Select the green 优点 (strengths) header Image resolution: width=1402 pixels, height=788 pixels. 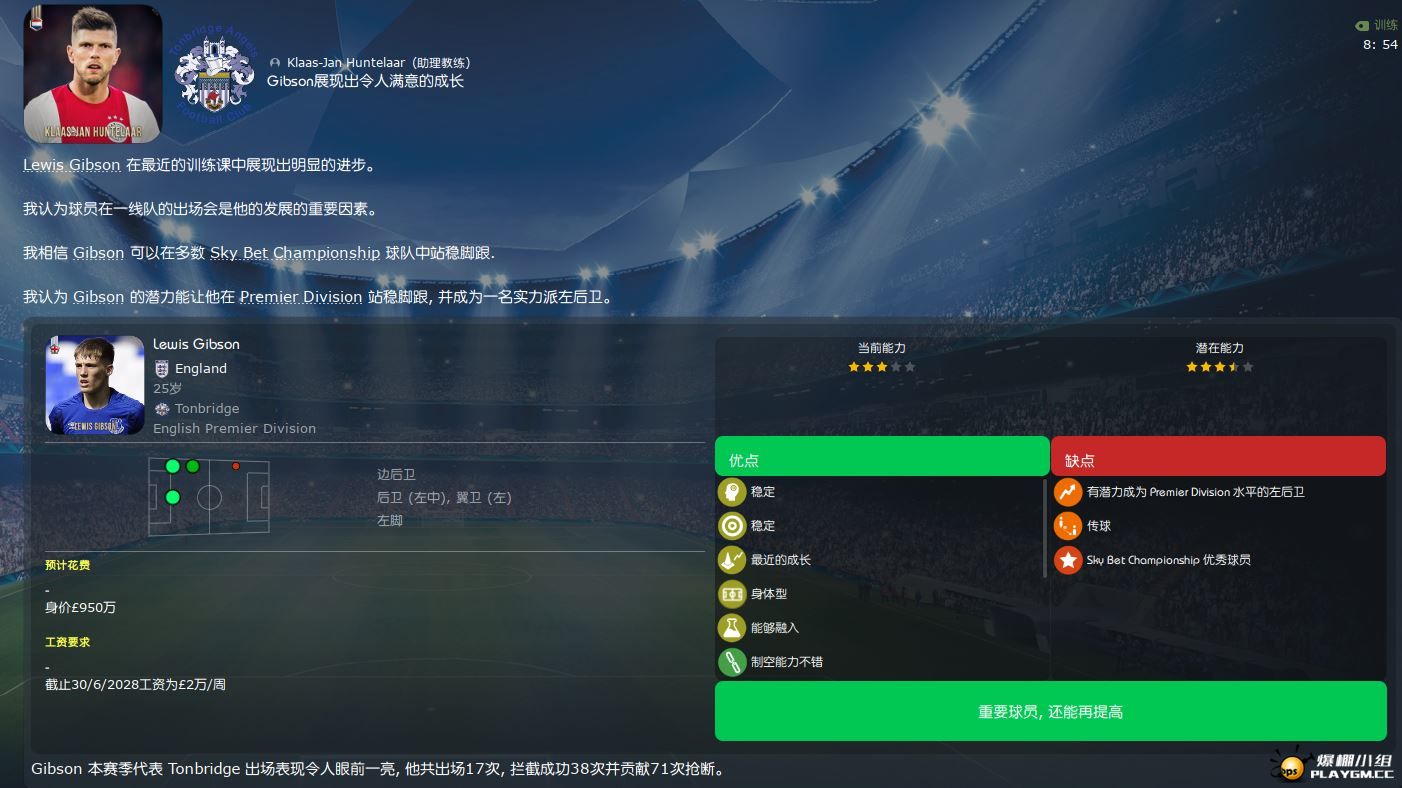tap(881, 459)
